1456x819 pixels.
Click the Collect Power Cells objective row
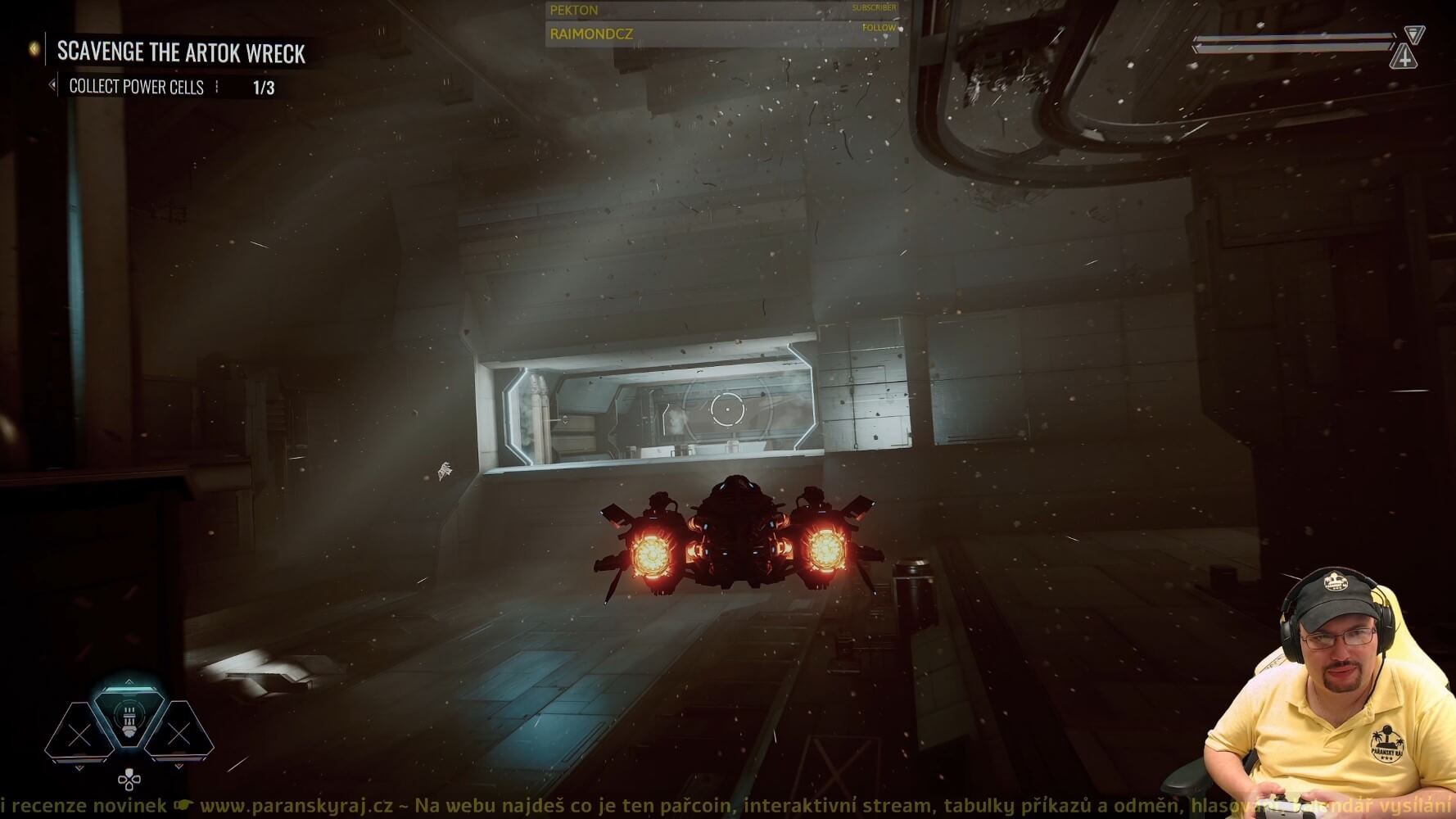tap(136, 87)
